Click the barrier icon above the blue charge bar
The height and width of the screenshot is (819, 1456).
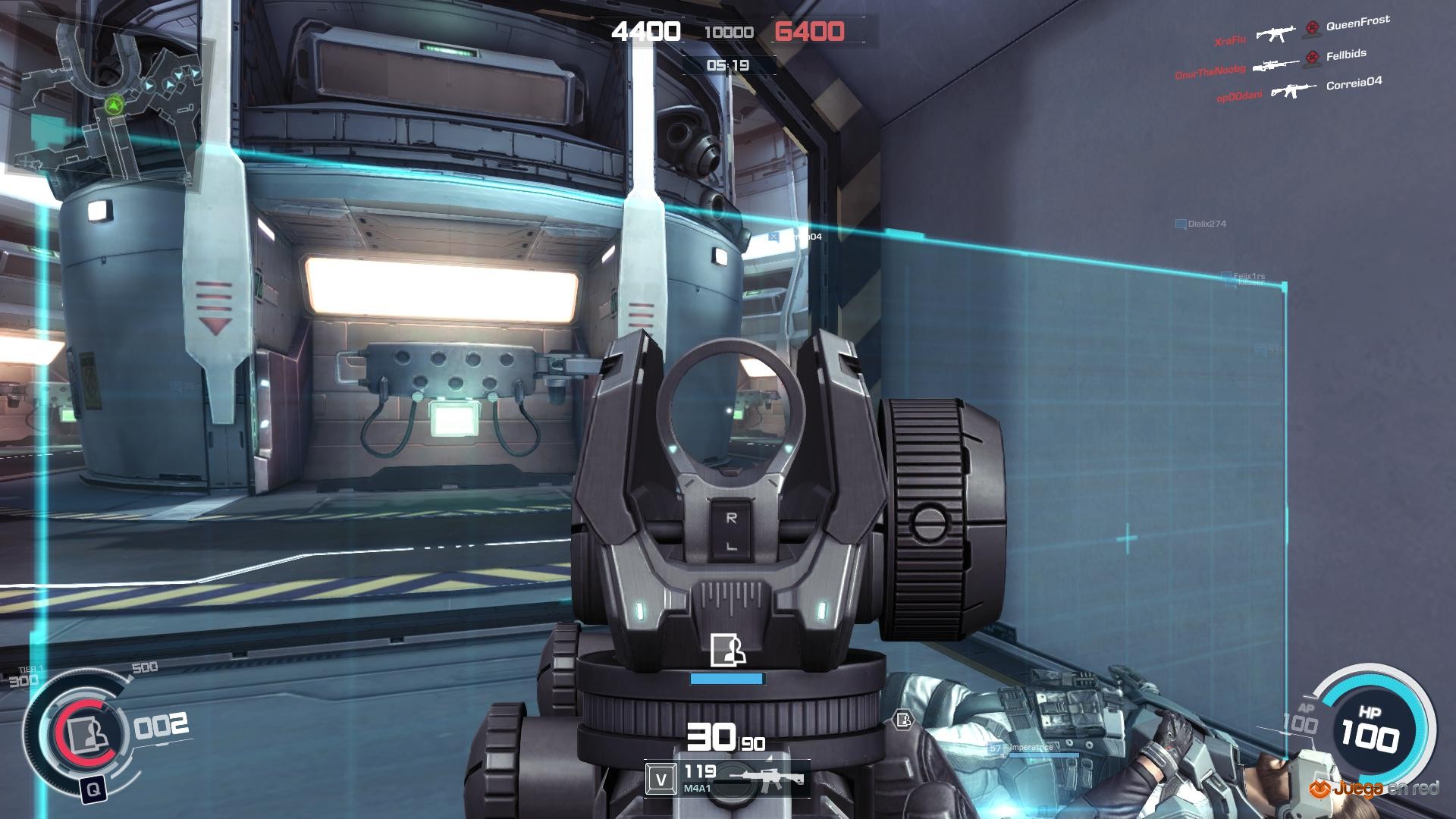pyautogui.click(x=727, y=651)
